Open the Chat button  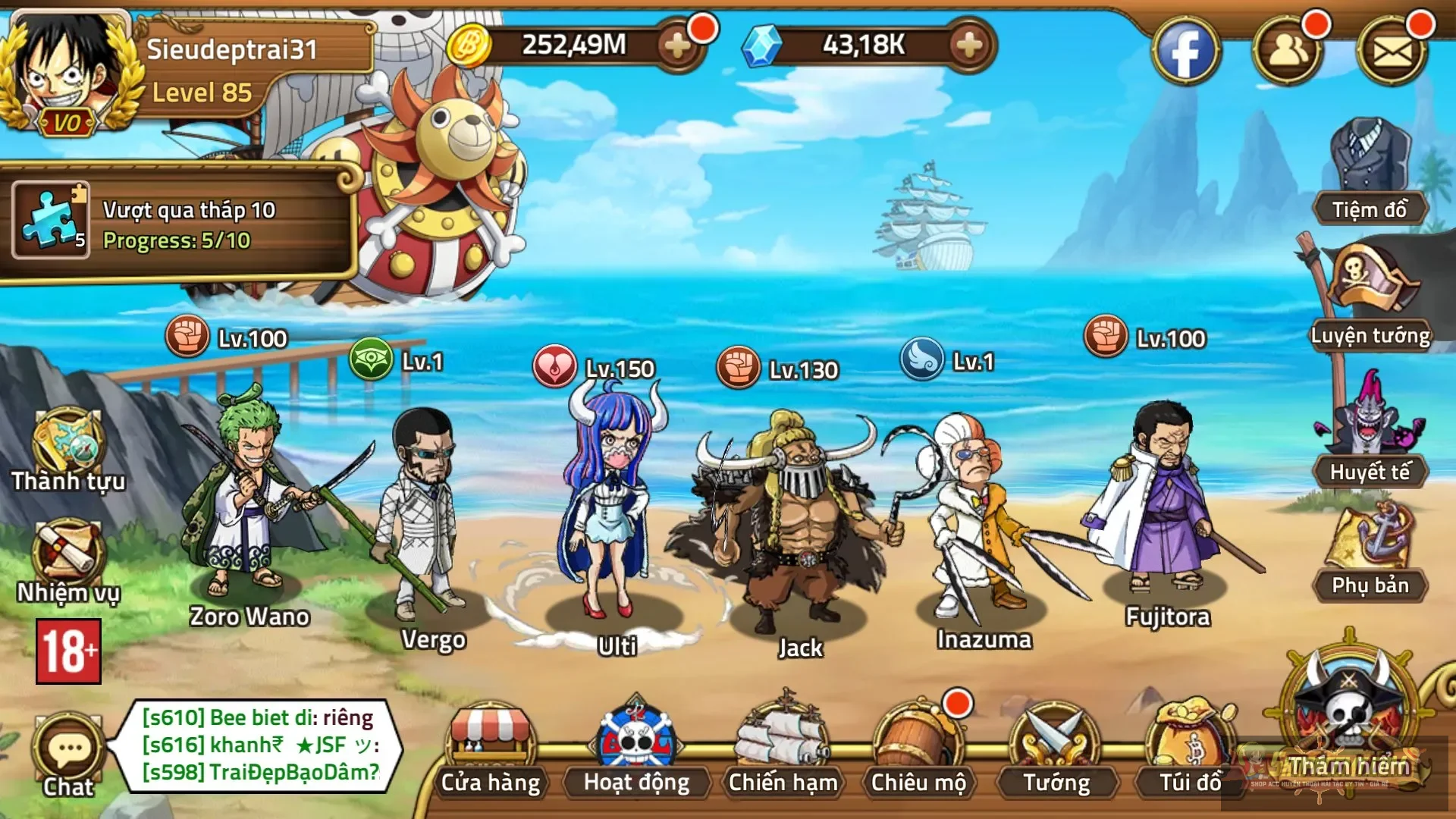click(68, 755)
